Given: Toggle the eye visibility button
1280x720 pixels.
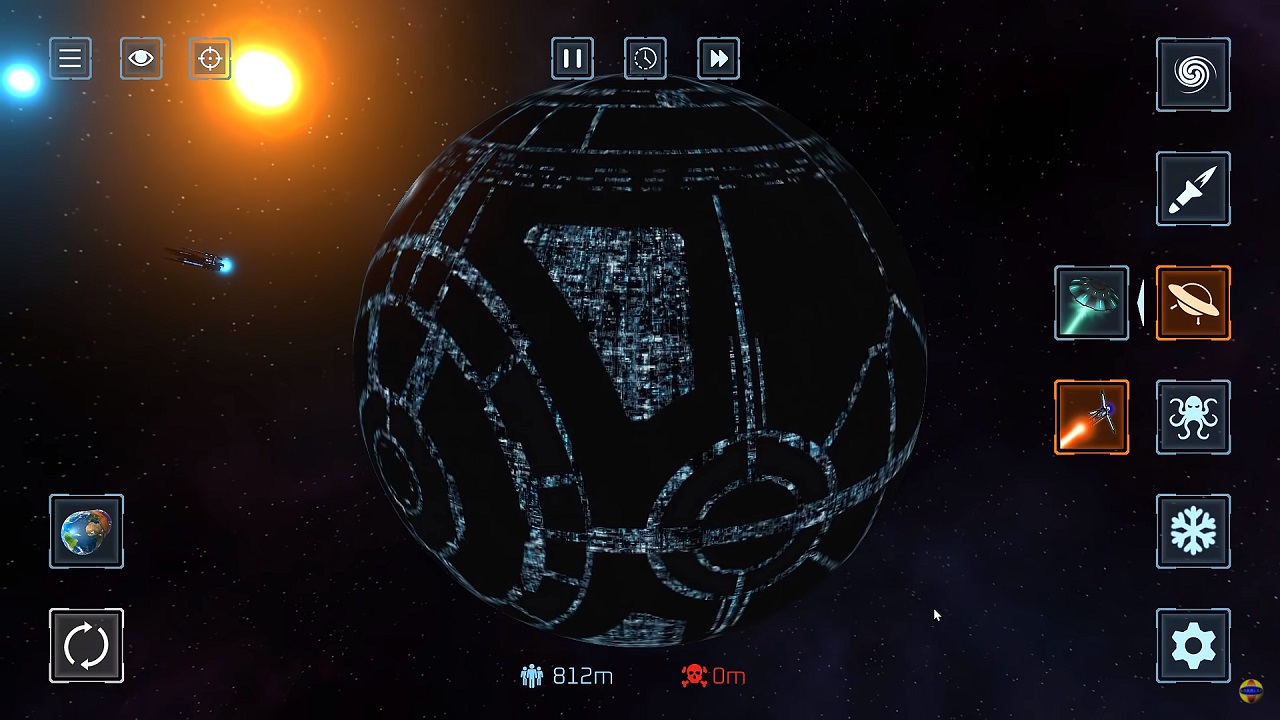Looking at the screenshot, I should click(x=141, y=59).
